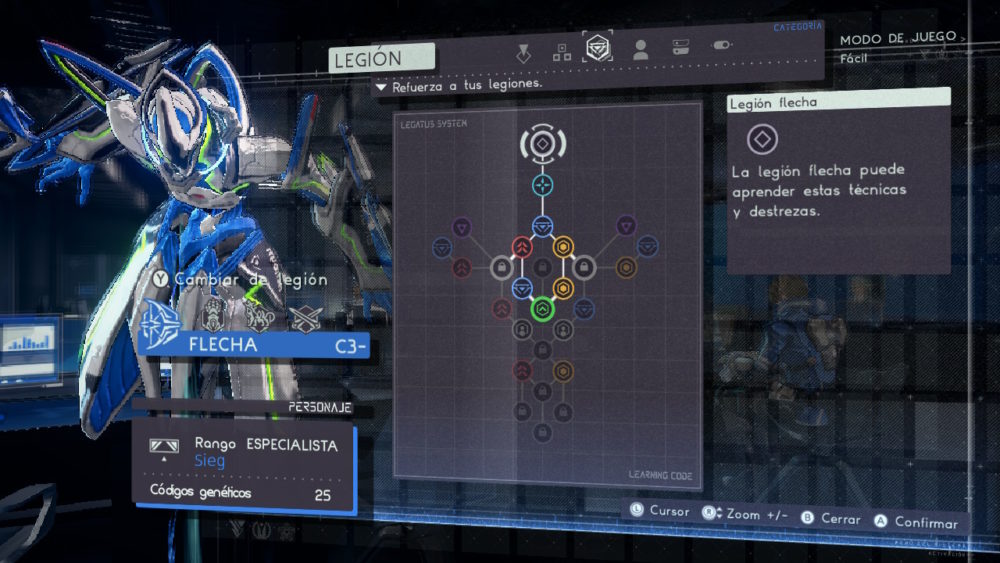
Task: Switch to the character silhouette category tab
Action: tap(640, 49)
